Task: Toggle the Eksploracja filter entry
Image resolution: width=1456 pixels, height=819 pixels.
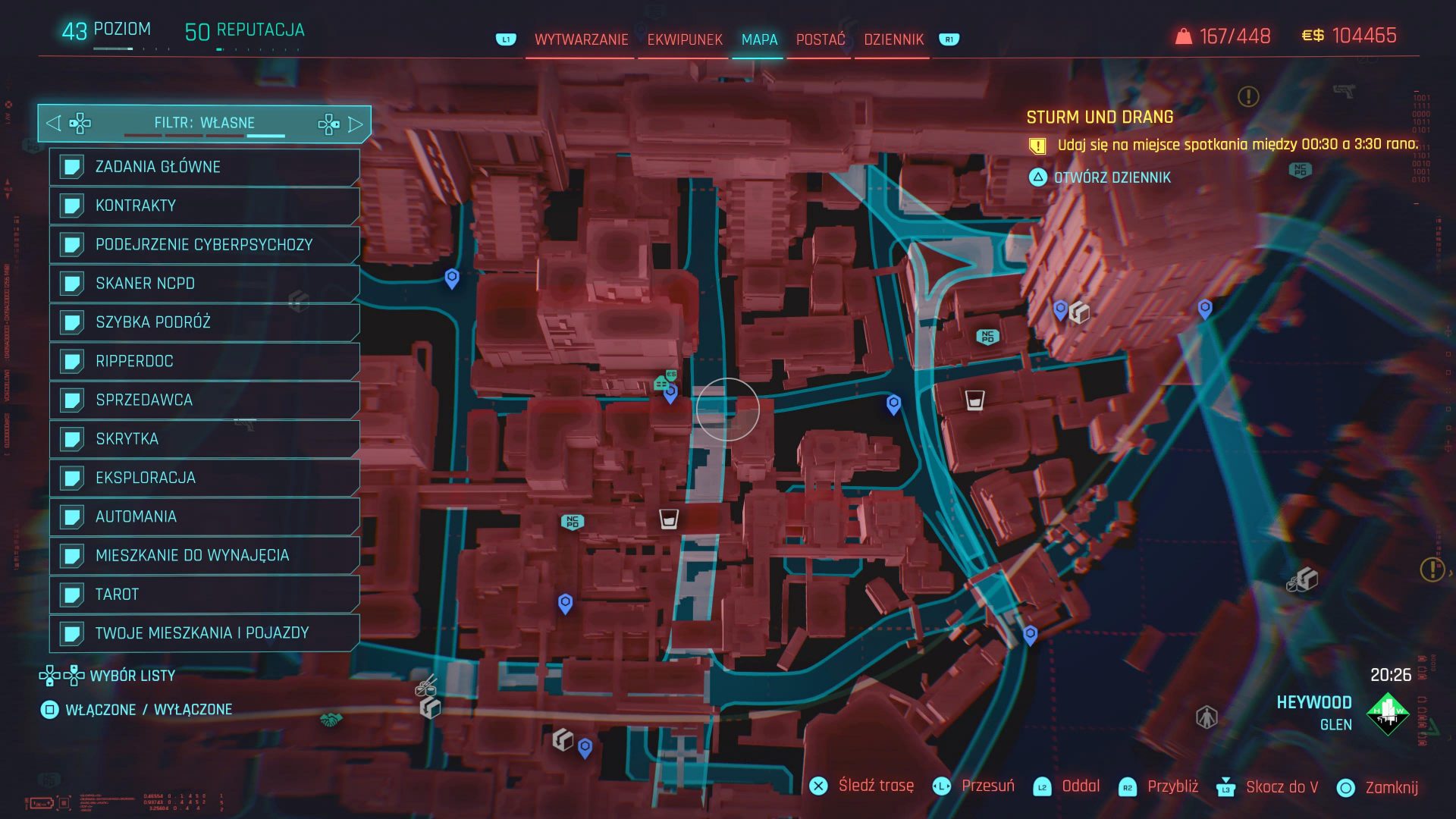Action: click(204, 478)
